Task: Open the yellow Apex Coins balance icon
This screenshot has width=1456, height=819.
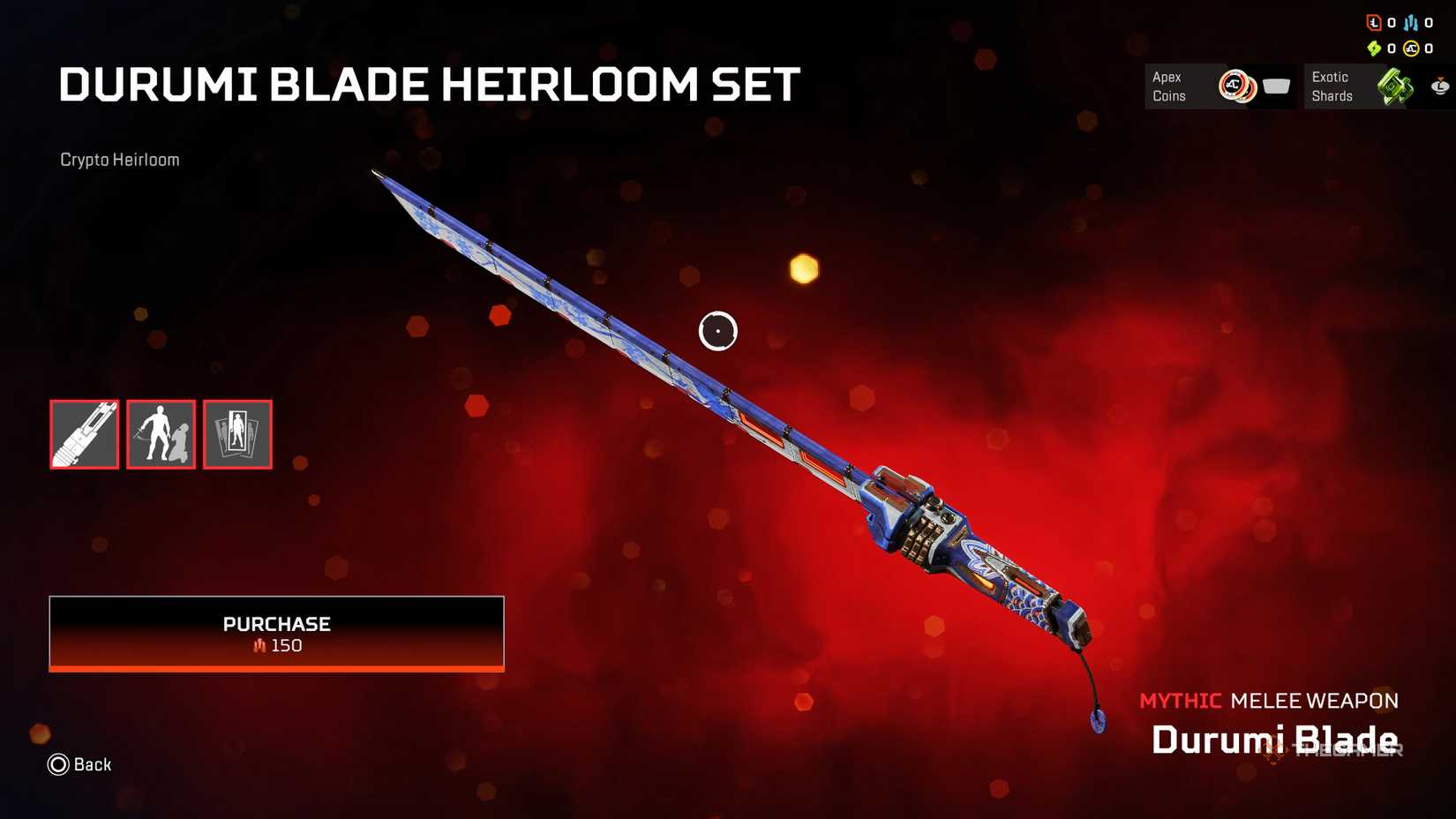Action: coord(1412,49)
